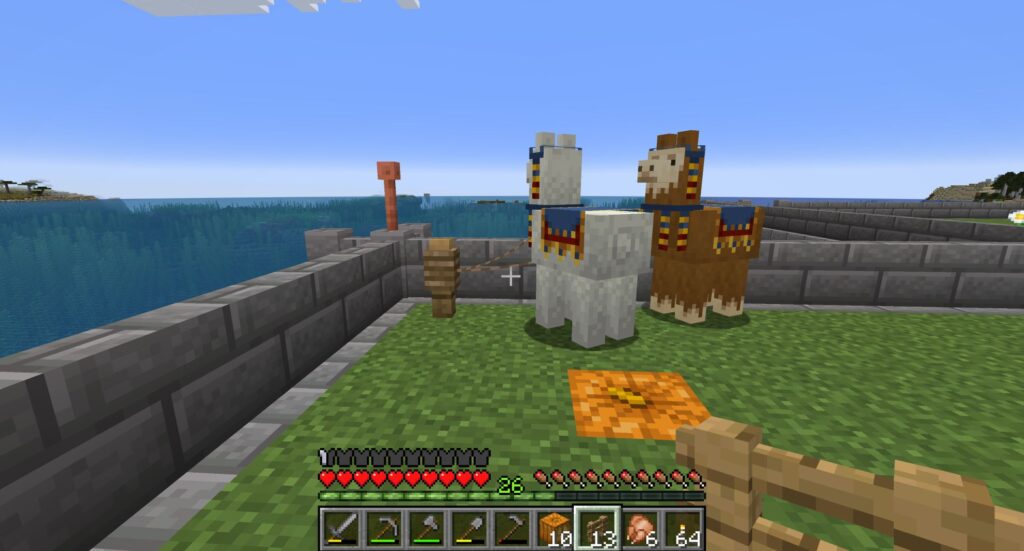Viewport: 1024px width, 551px height.
Task: Select the pumpkin stack of 10
Action: (555, 528)
